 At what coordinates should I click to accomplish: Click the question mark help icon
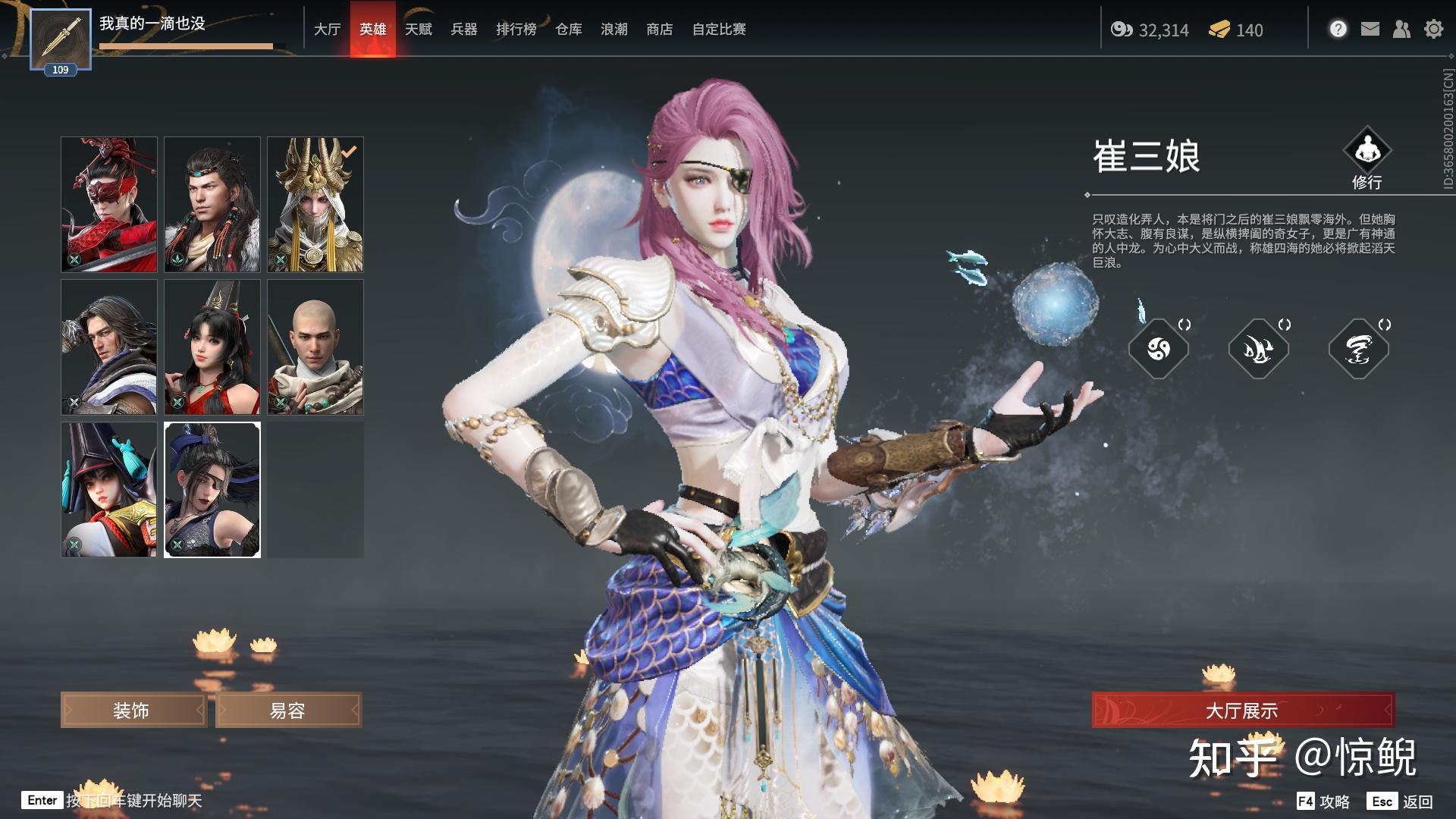tap(1338, 29)
